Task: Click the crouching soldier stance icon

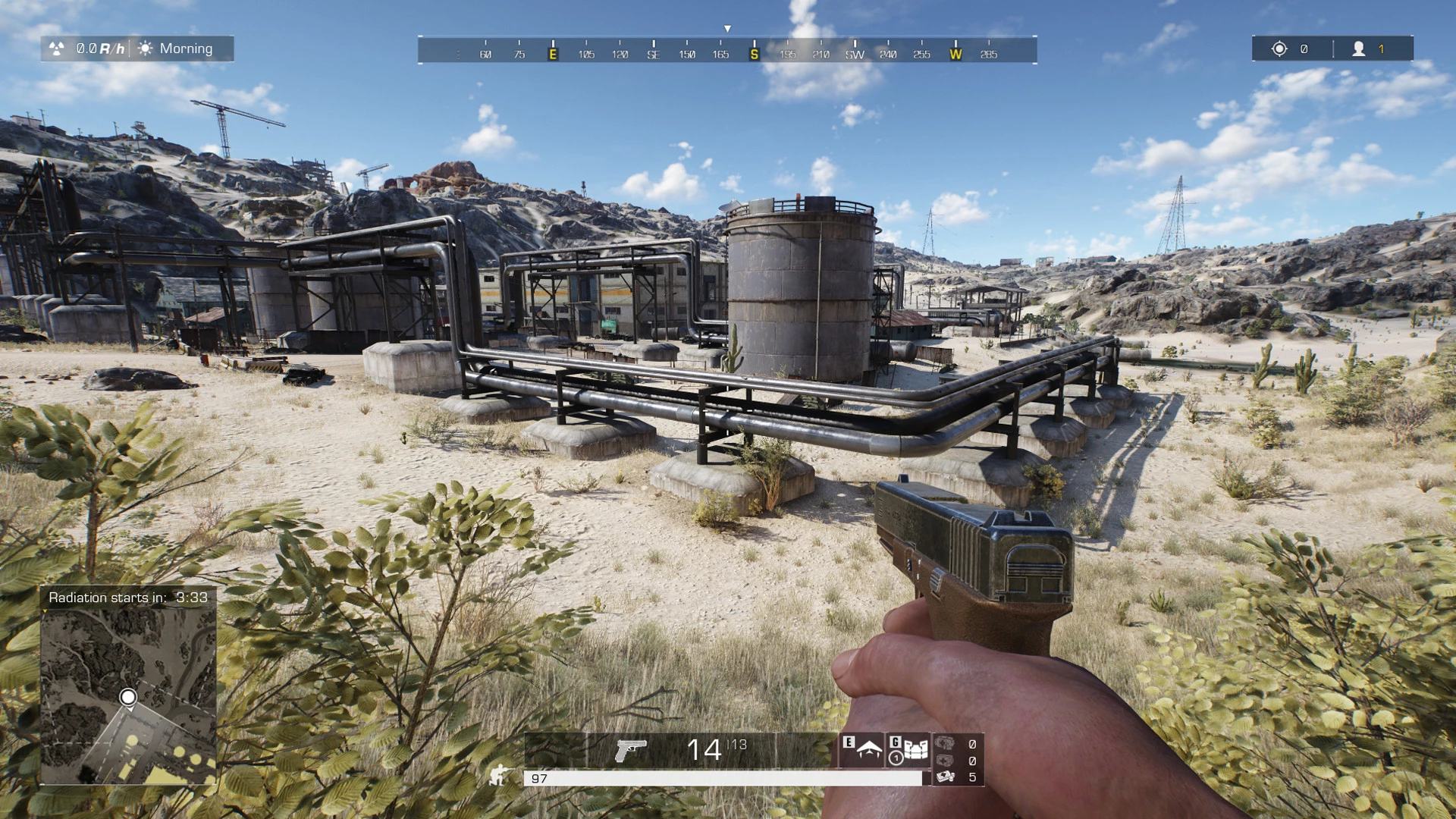Action: click(x=499, y=775)
